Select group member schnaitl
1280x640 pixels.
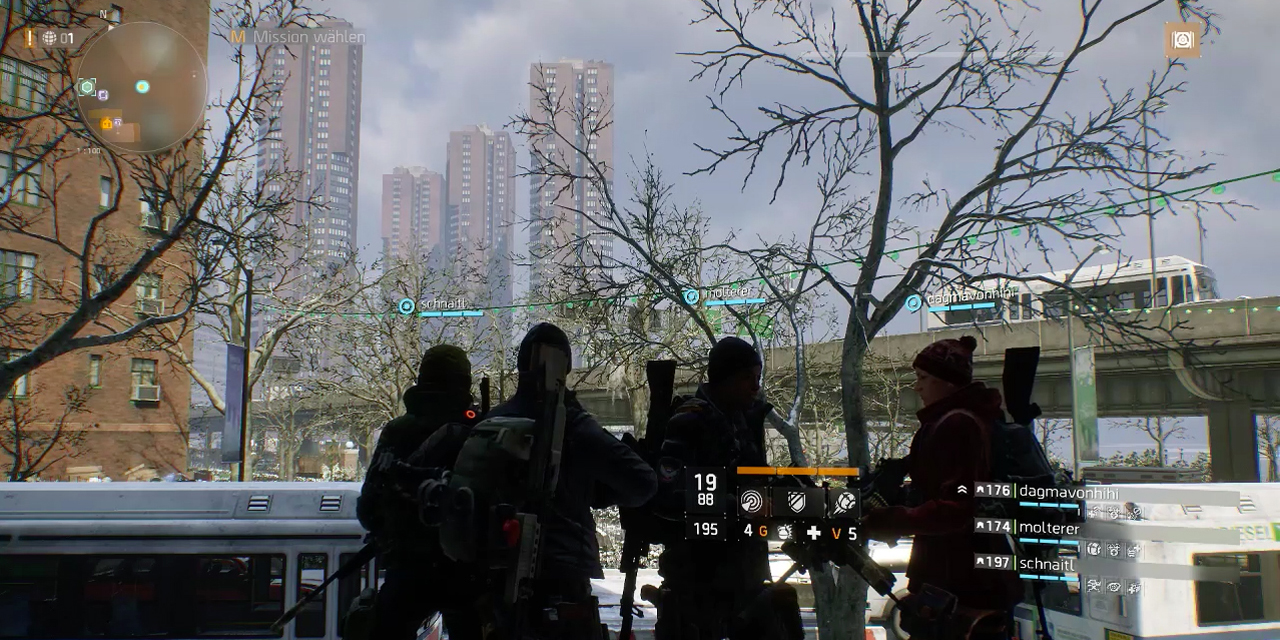[x=1047, y=564]
